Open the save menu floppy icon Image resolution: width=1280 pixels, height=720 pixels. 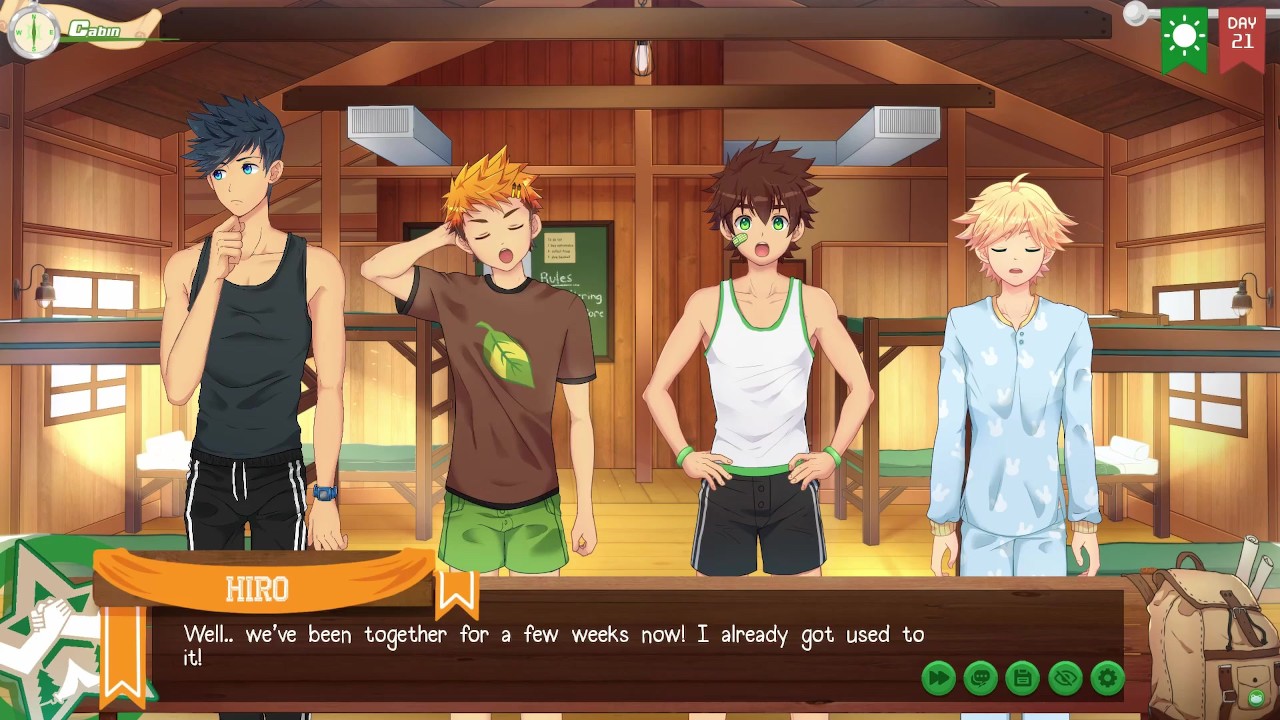(x=1022, y=678)
